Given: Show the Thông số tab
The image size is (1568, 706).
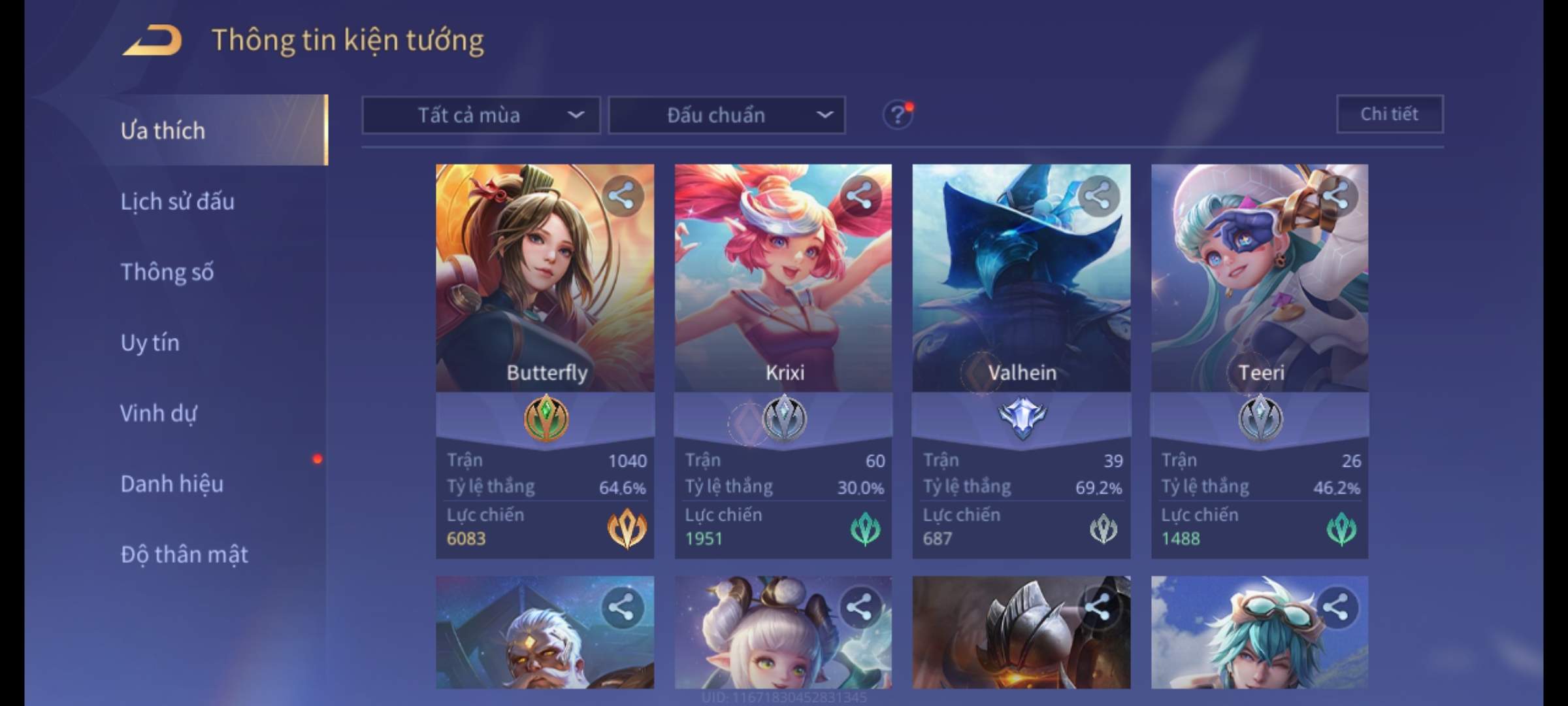Looking at the screenshot, I should point(167,272).
